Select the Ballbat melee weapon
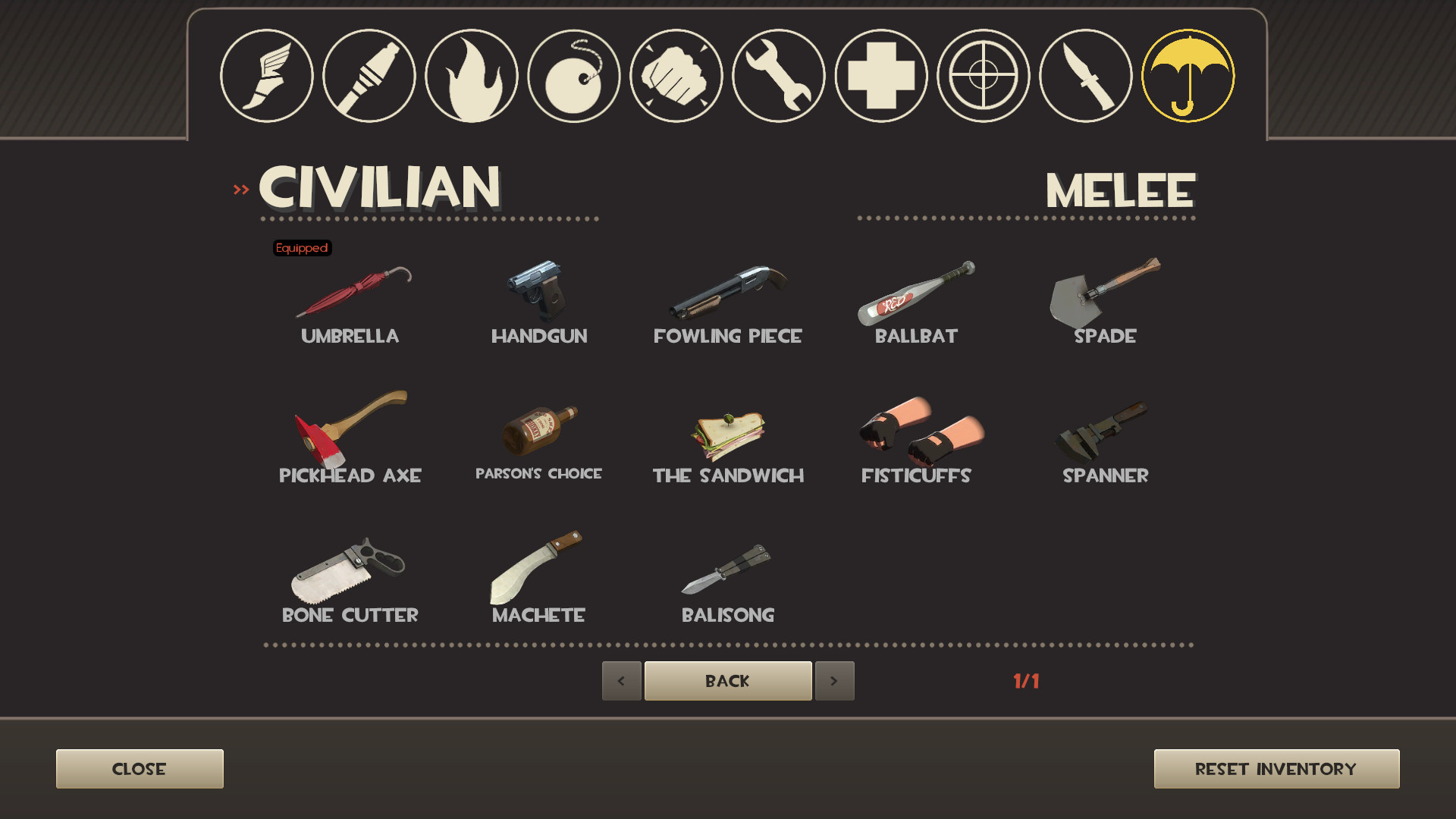This screenshot has width=1456, height=819. (918, 296)
